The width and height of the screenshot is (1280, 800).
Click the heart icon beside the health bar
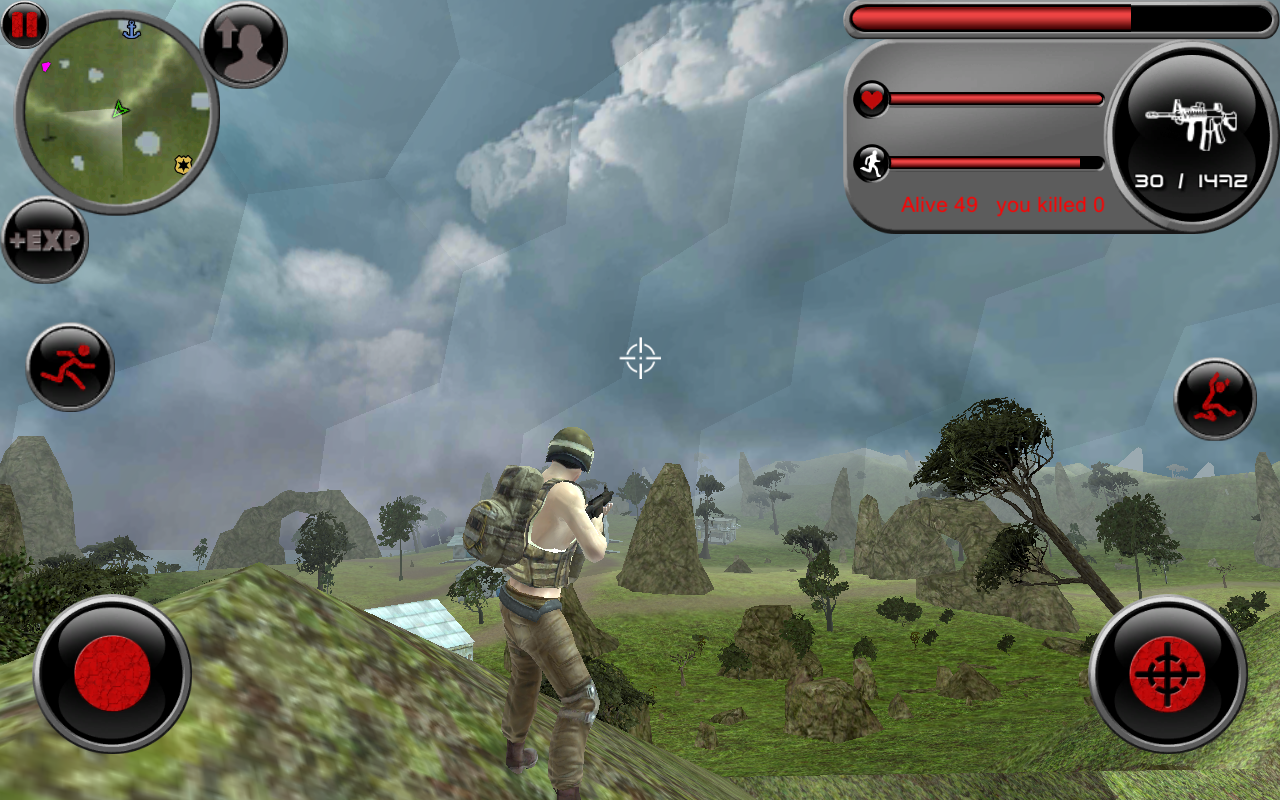(x=870, y=99)
